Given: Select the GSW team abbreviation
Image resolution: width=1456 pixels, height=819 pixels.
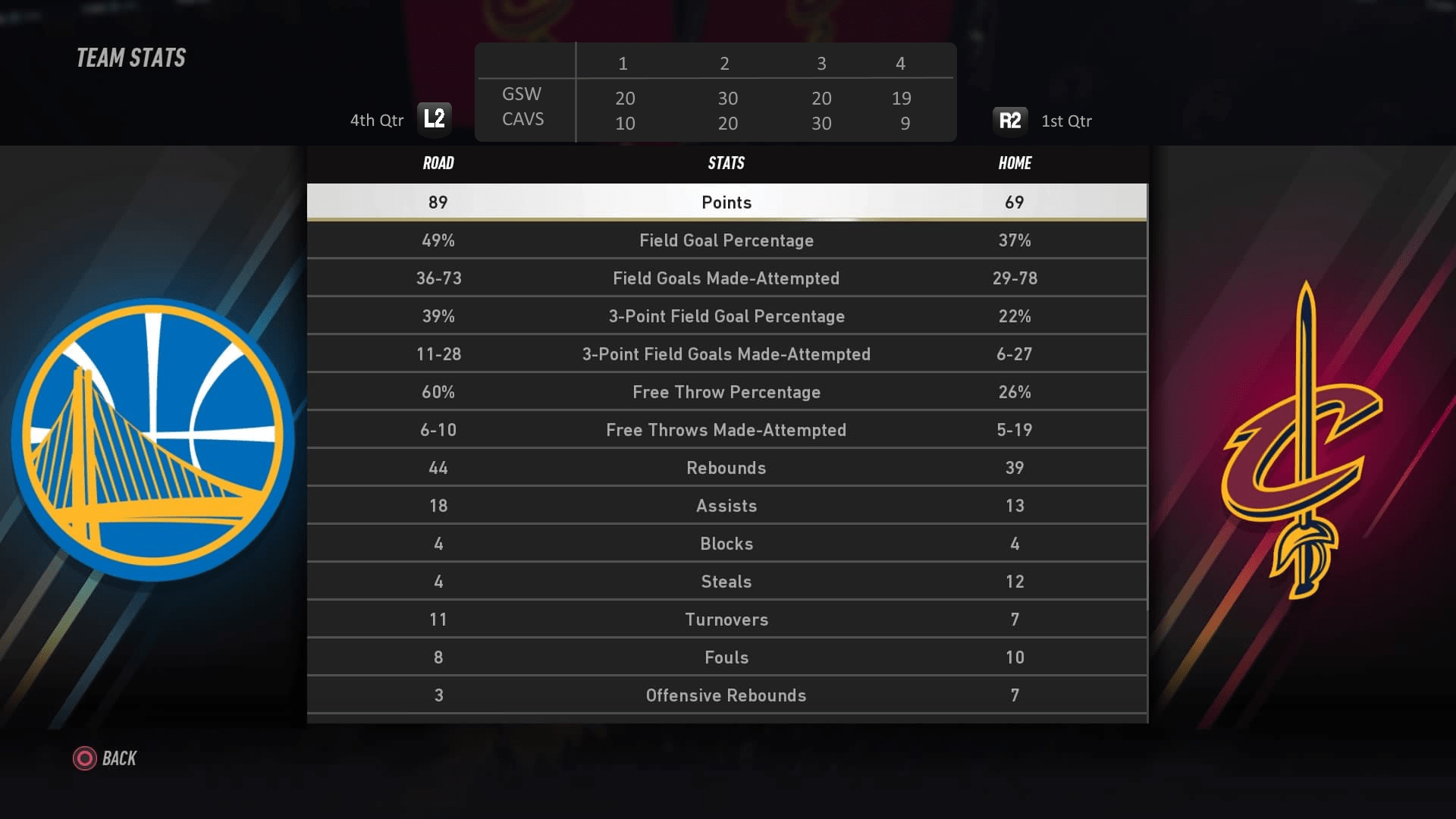Looking at the screenshot, I should pyautogui.click(x=522, y=94).
